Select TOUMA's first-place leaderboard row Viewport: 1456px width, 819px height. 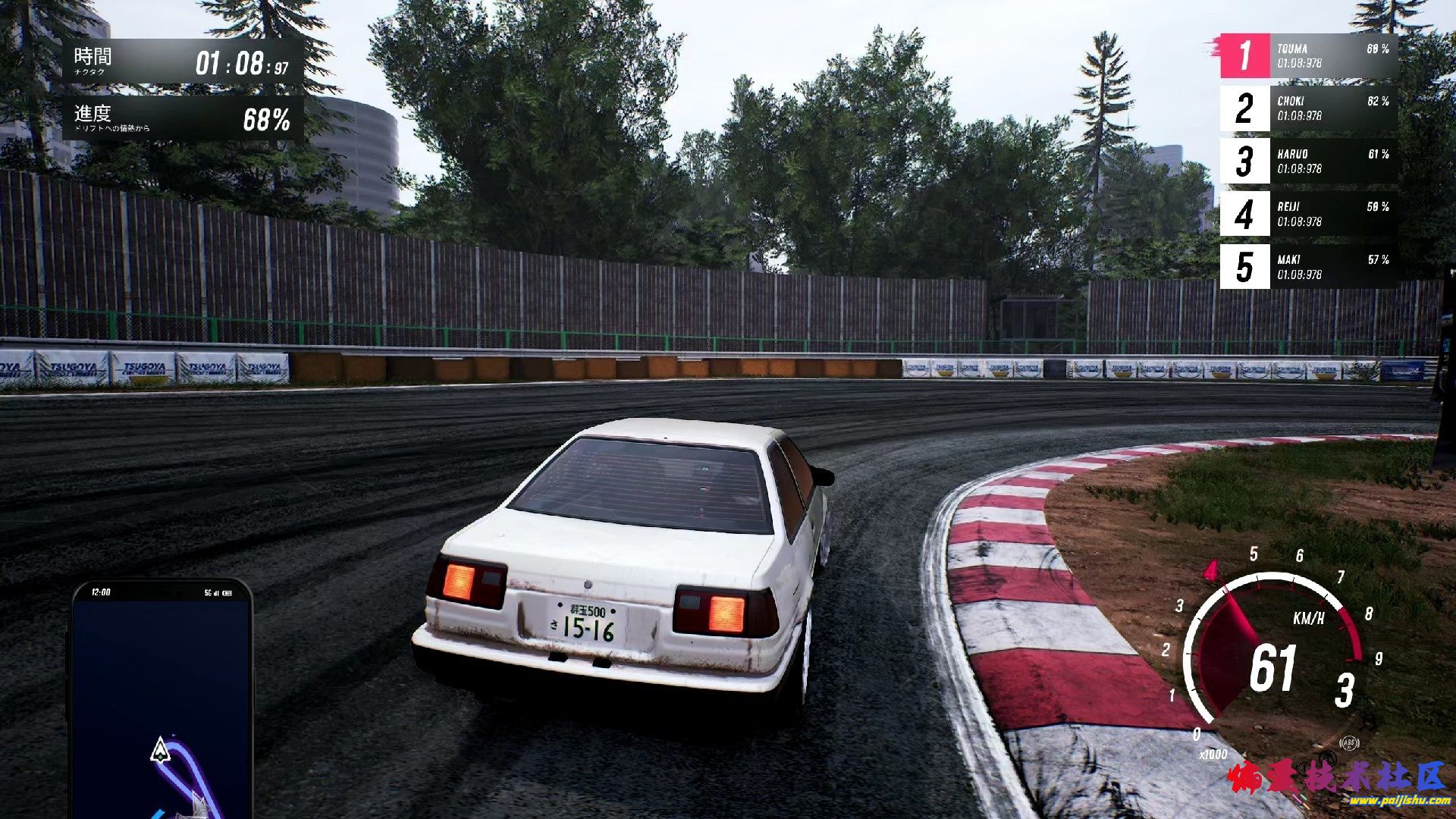(x=1308, y=55)
